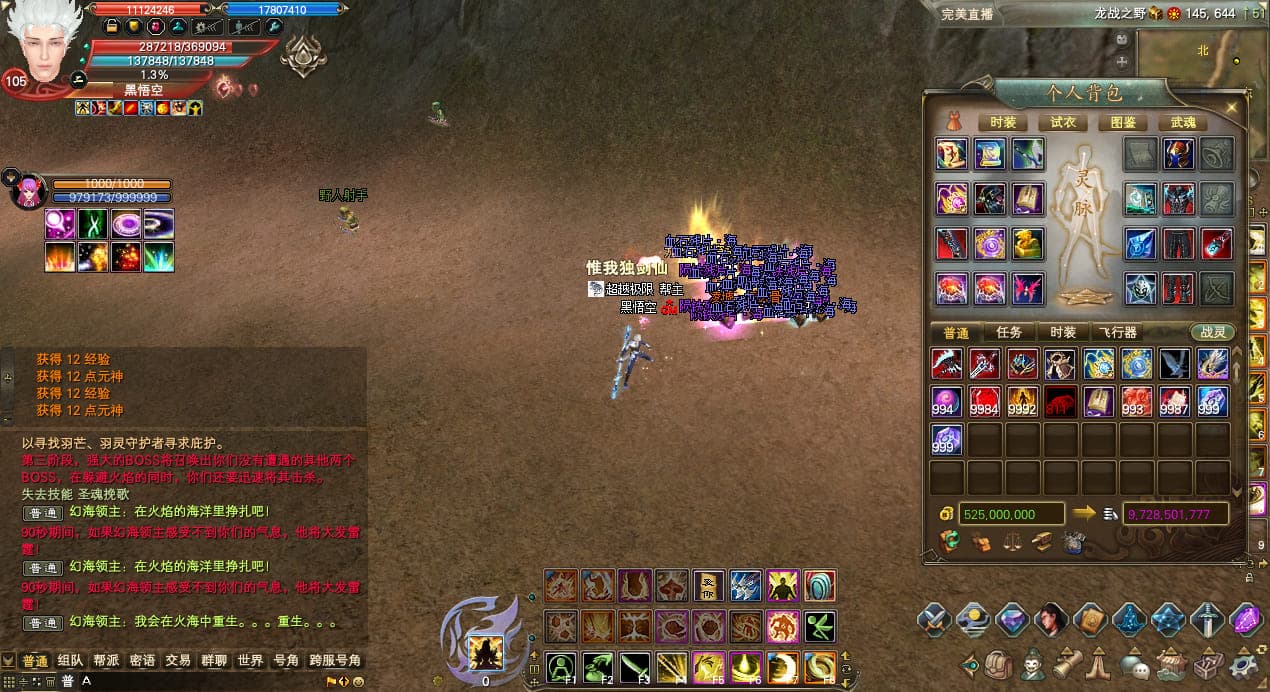Close the 个人背包 inventory window
The image size is (1270, 692).
(1232, 107)
